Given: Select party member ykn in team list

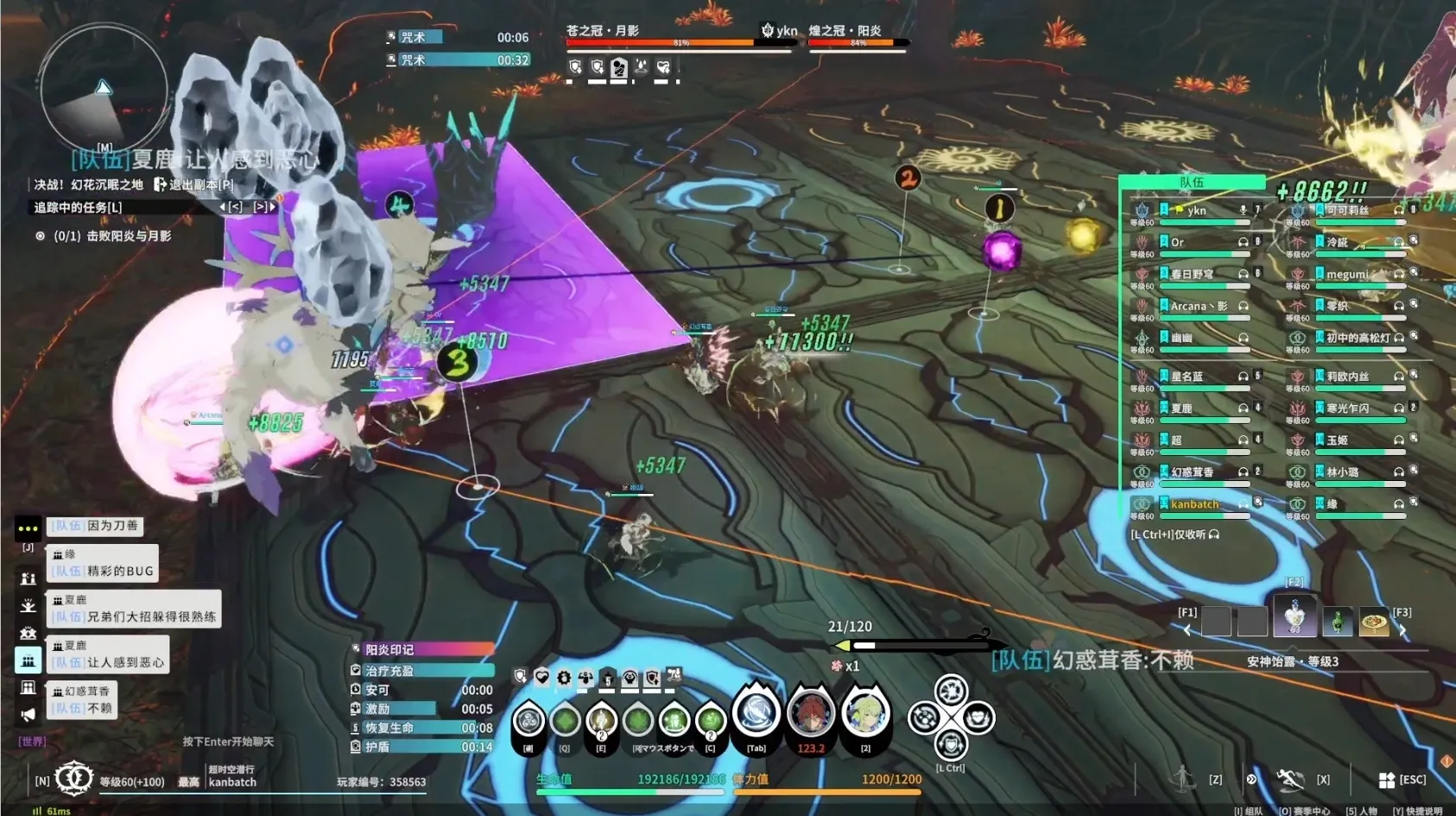Looking at the screenshot, I should 1196,211.
